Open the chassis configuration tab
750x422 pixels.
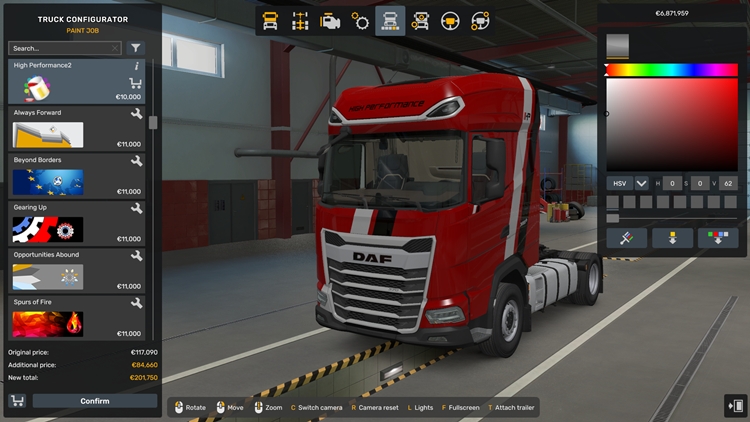click(x=300, y=21)
